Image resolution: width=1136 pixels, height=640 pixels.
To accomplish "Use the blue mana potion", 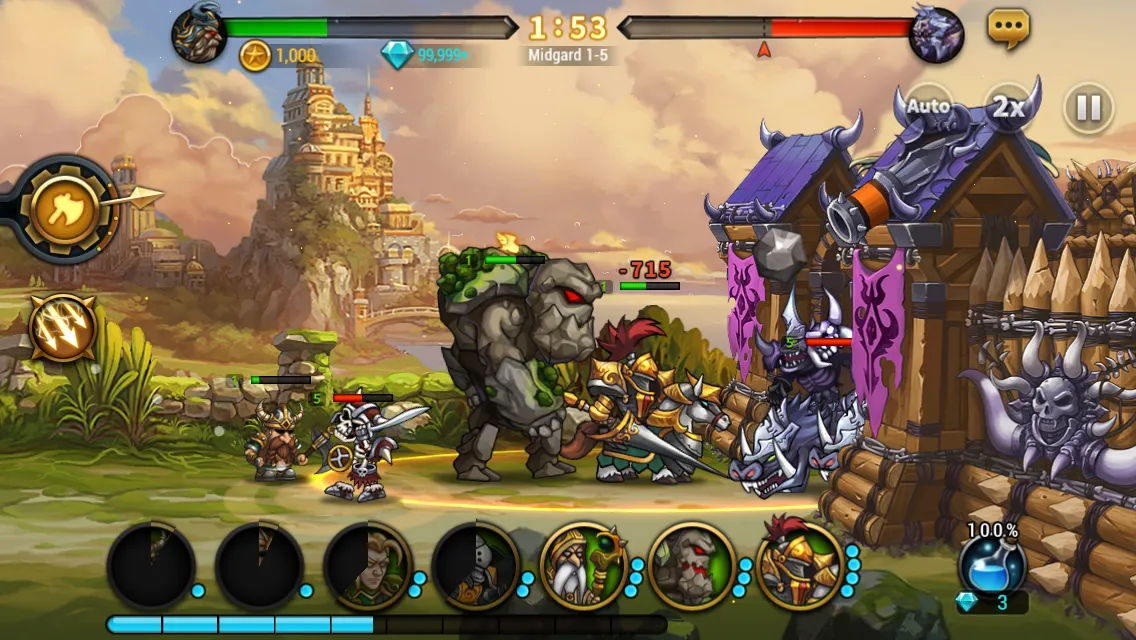I will 991,566.
